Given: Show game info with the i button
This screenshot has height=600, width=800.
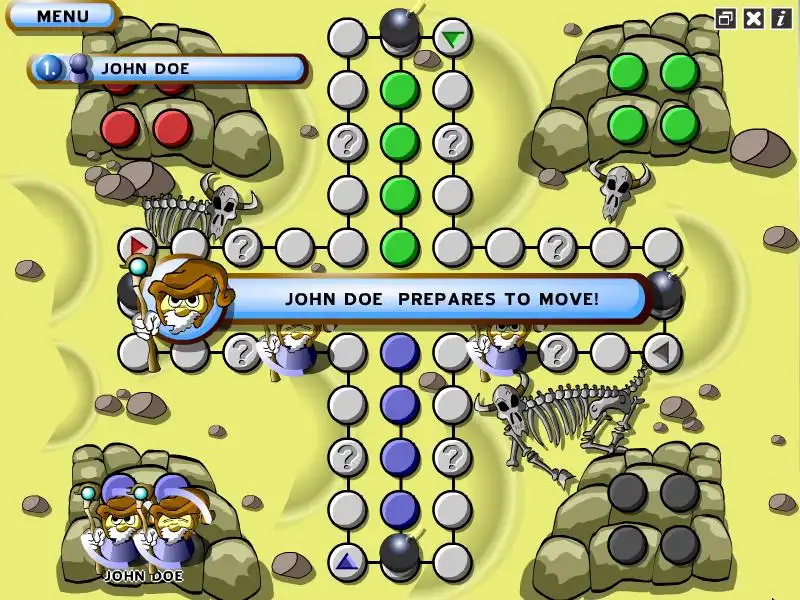Looking at the screenshot, I should pyautogui.click(x=781, y=18).
